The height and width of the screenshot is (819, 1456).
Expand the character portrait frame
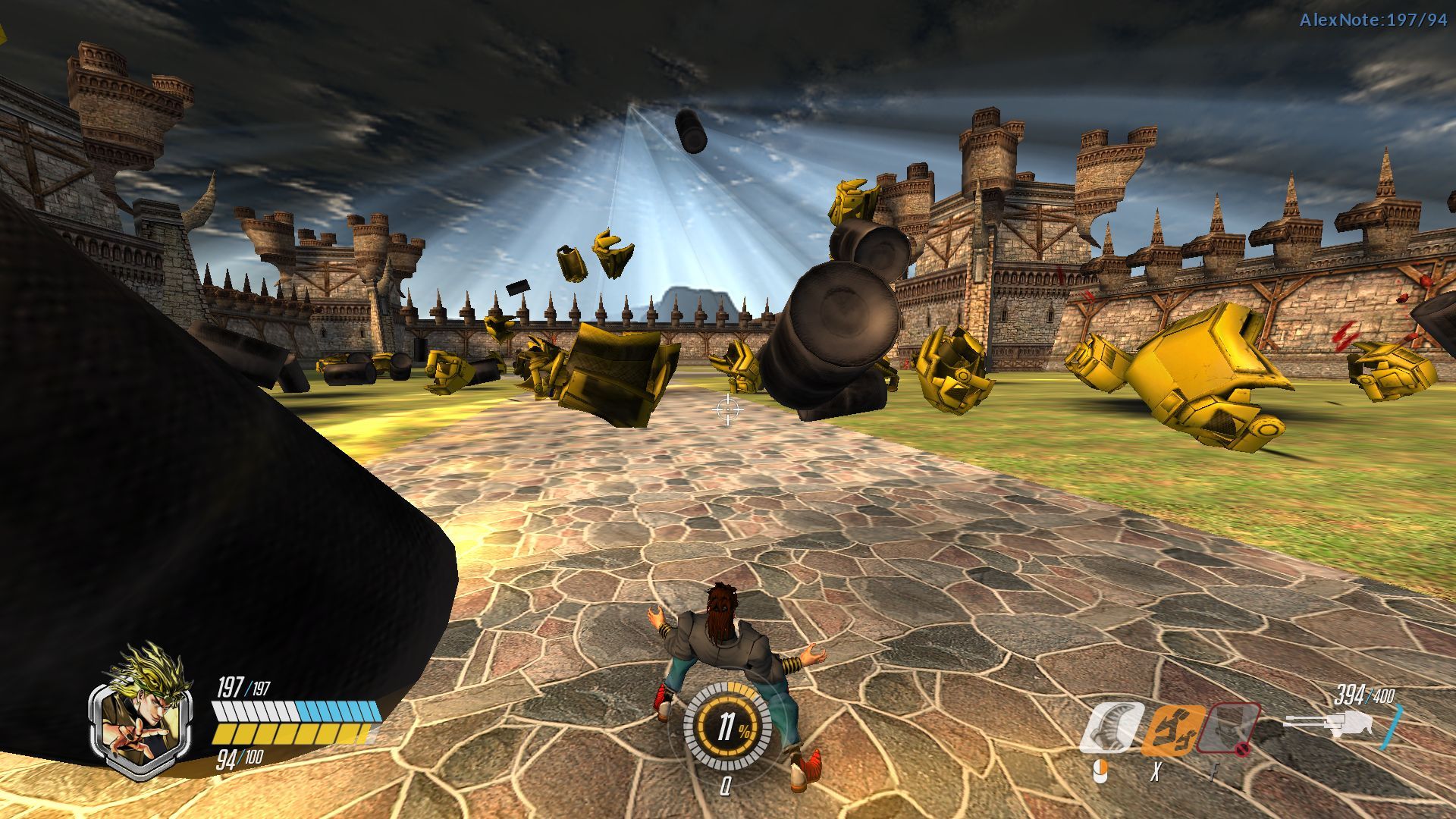pos(140,722)
